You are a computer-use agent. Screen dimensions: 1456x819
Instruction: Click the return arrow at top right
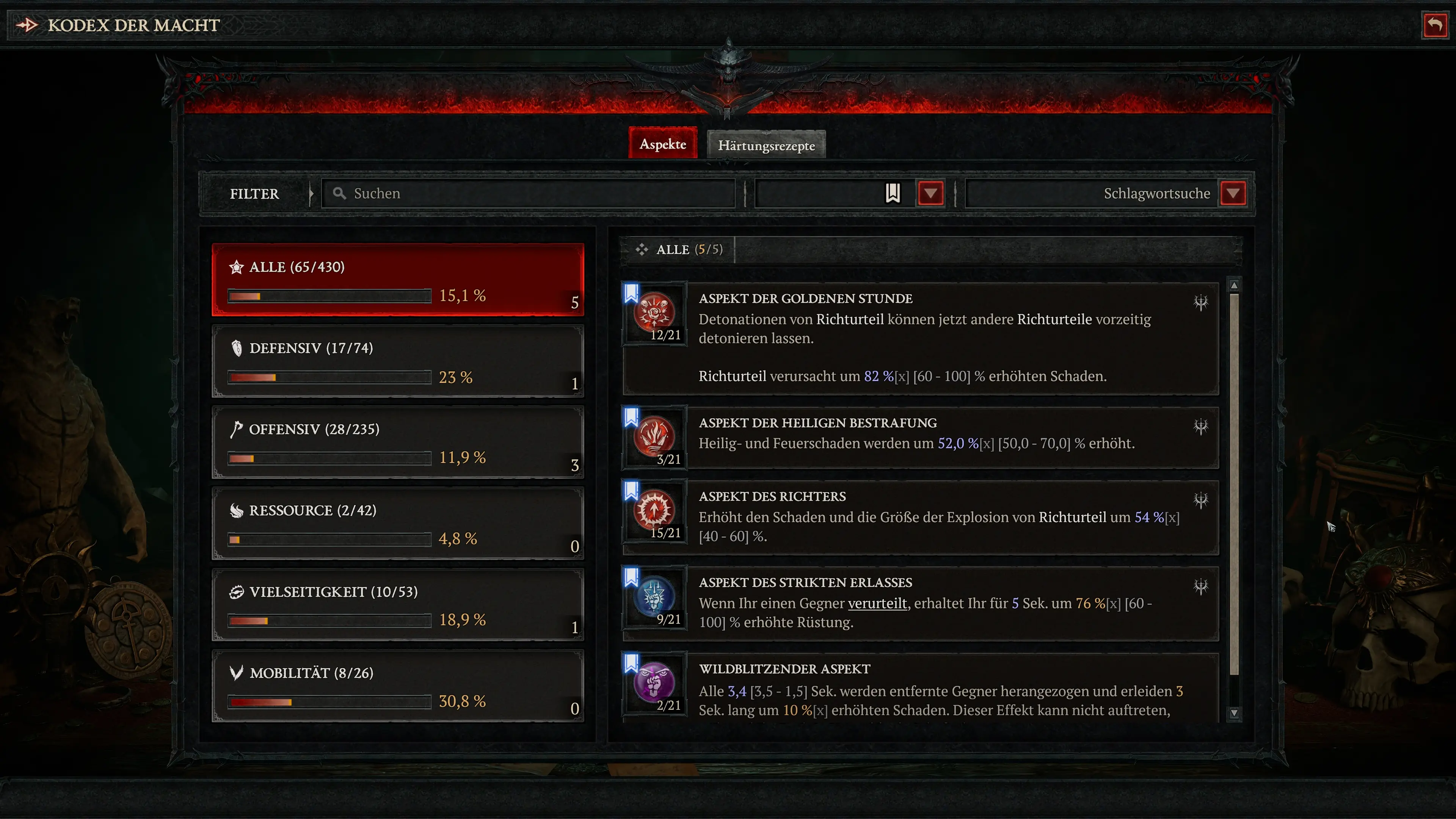tap(1435, 24)
